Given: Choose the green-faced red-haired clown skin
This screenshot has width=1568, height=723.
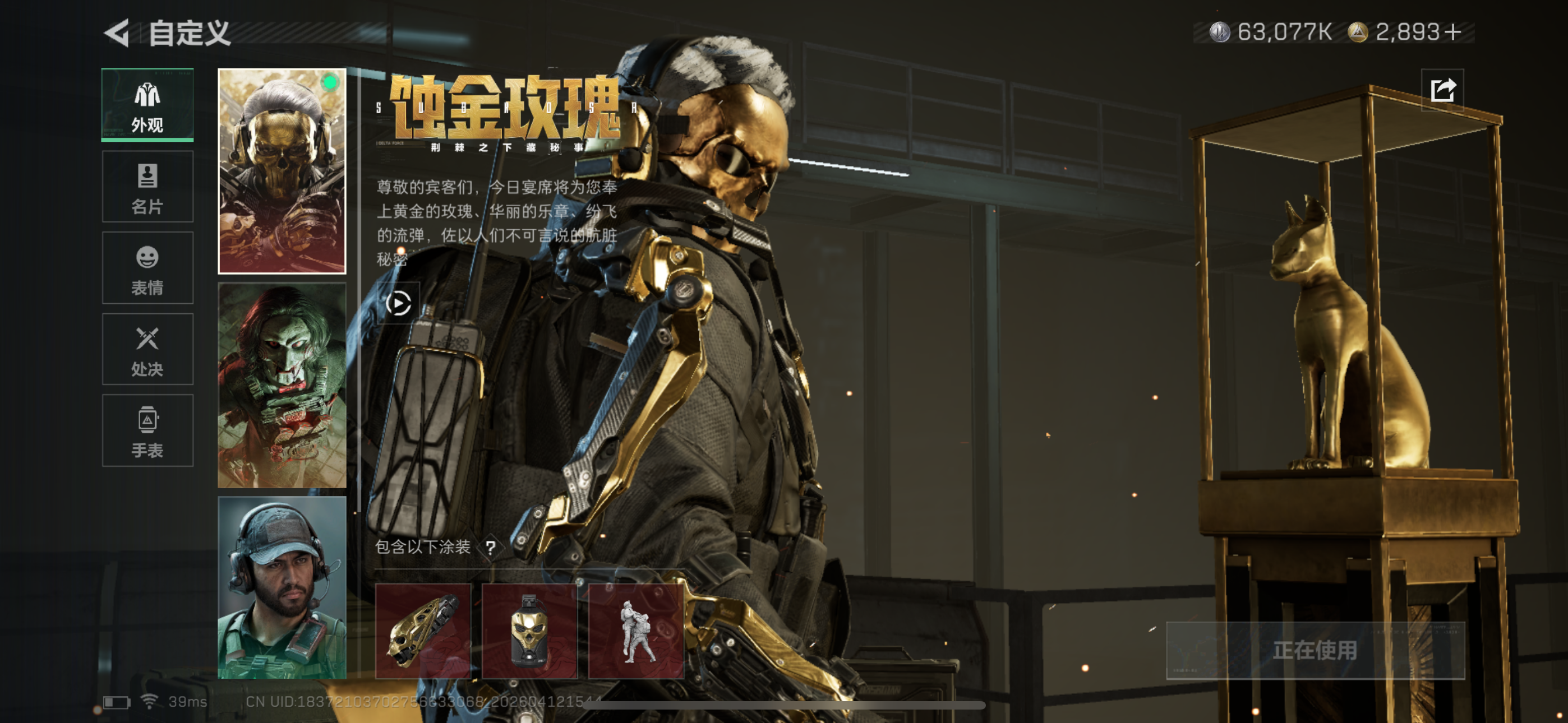Looking at the screenshot, I should pos(282,385).
